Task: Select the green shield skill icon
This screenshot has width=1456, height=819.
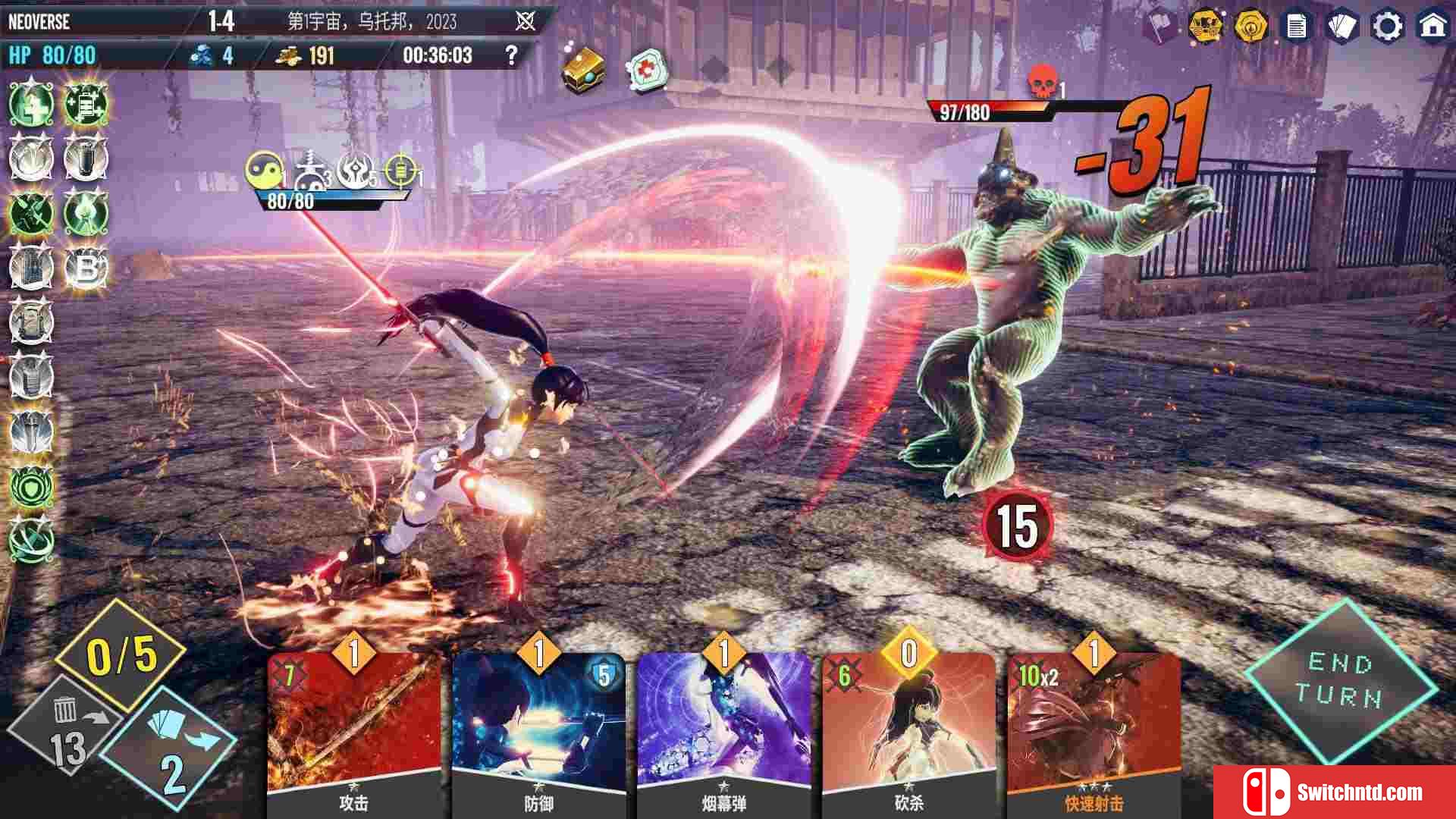Action: coord(31,486)
